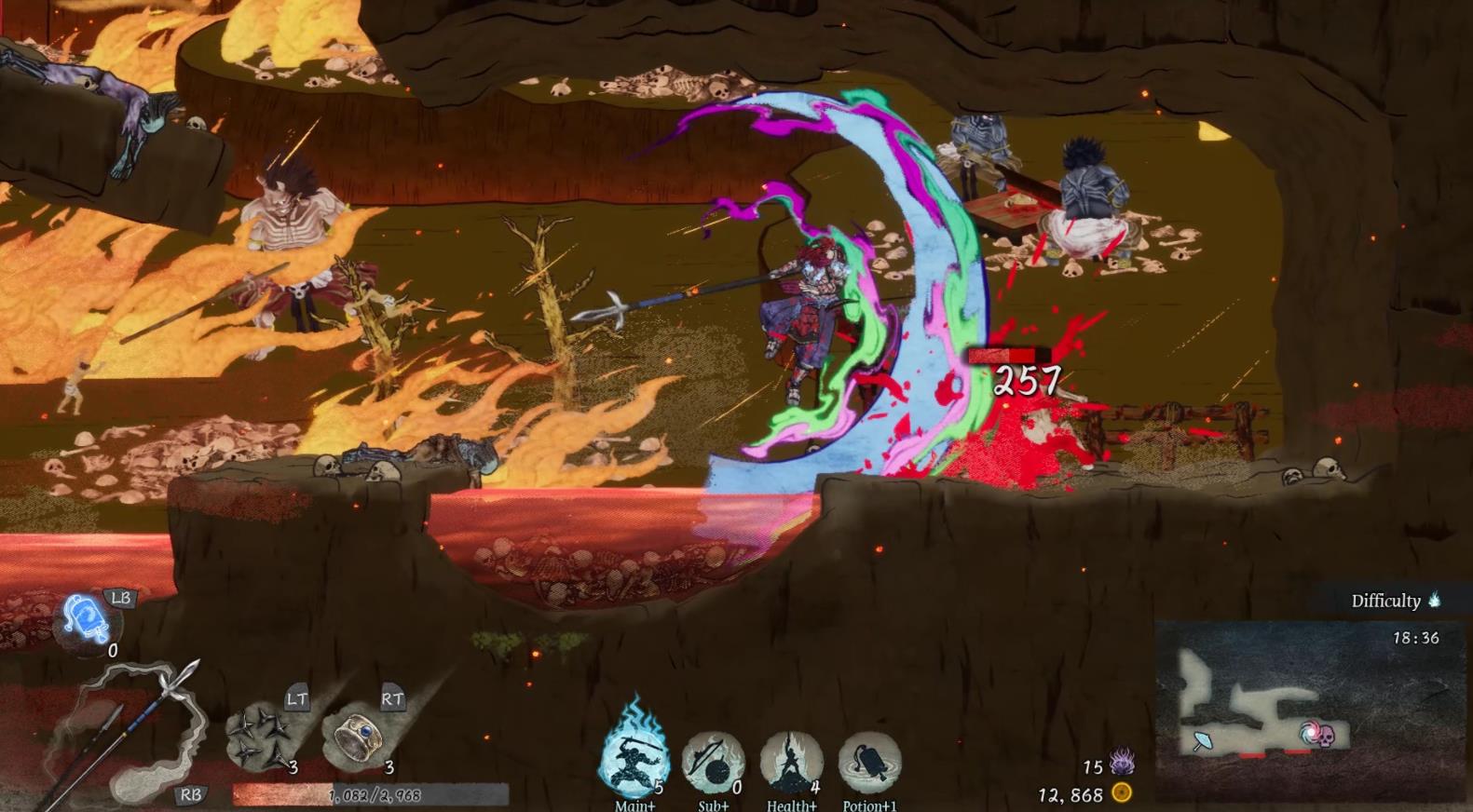Viewport: 1473px width, 812px height.
Task: Click the gold coin currency icon
Action: [x=1123, y=793]
